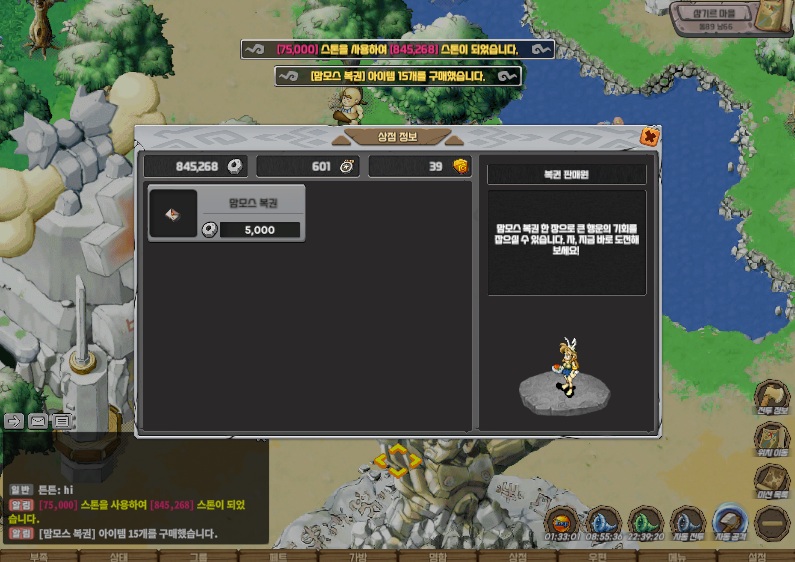
Task: Open the 부족 menu tab
Action: [x=39, y=556]
